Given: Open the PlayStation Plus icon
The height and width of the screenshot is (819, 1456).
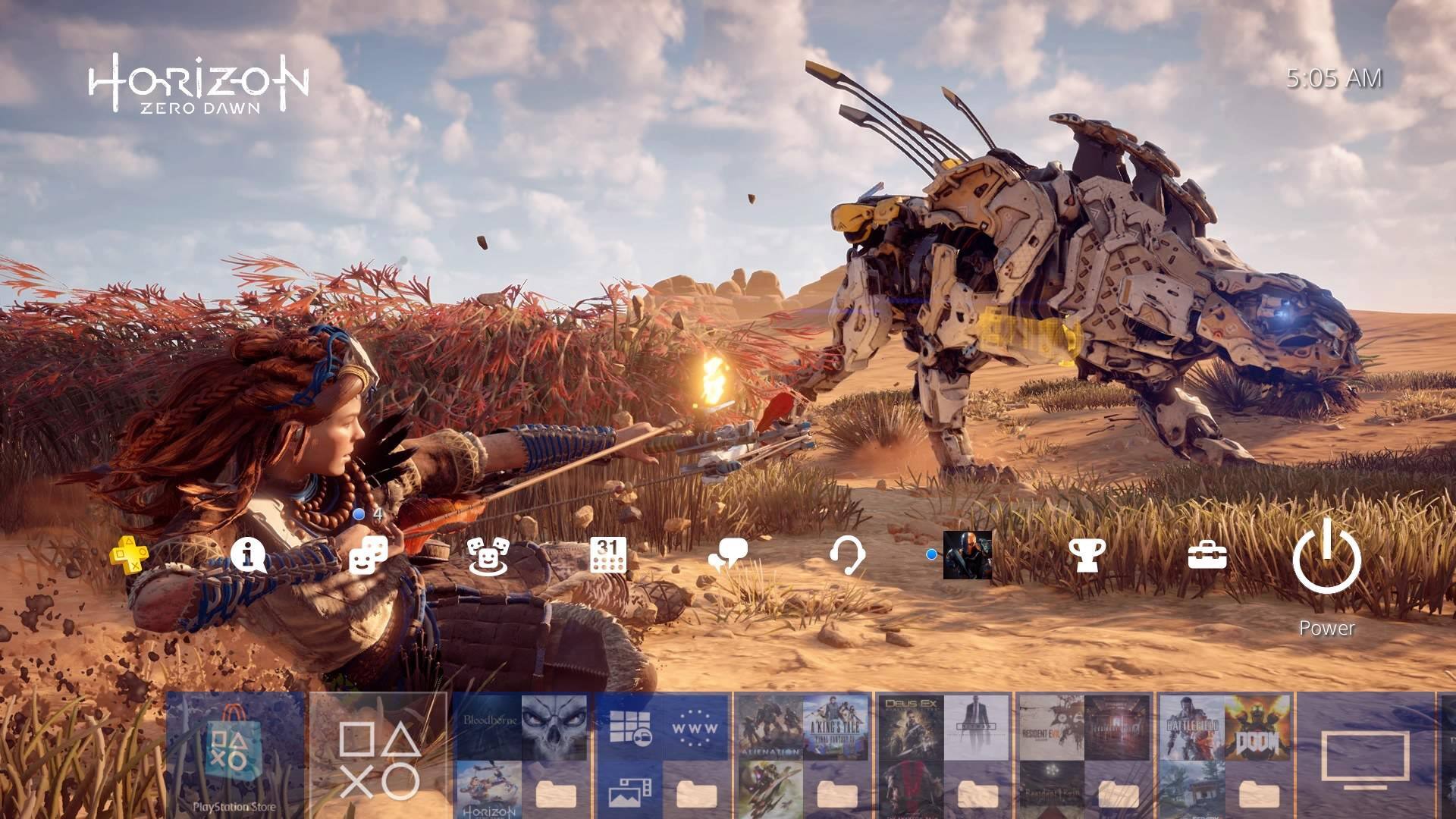Looking at the screenshot, I should point(129,555).
